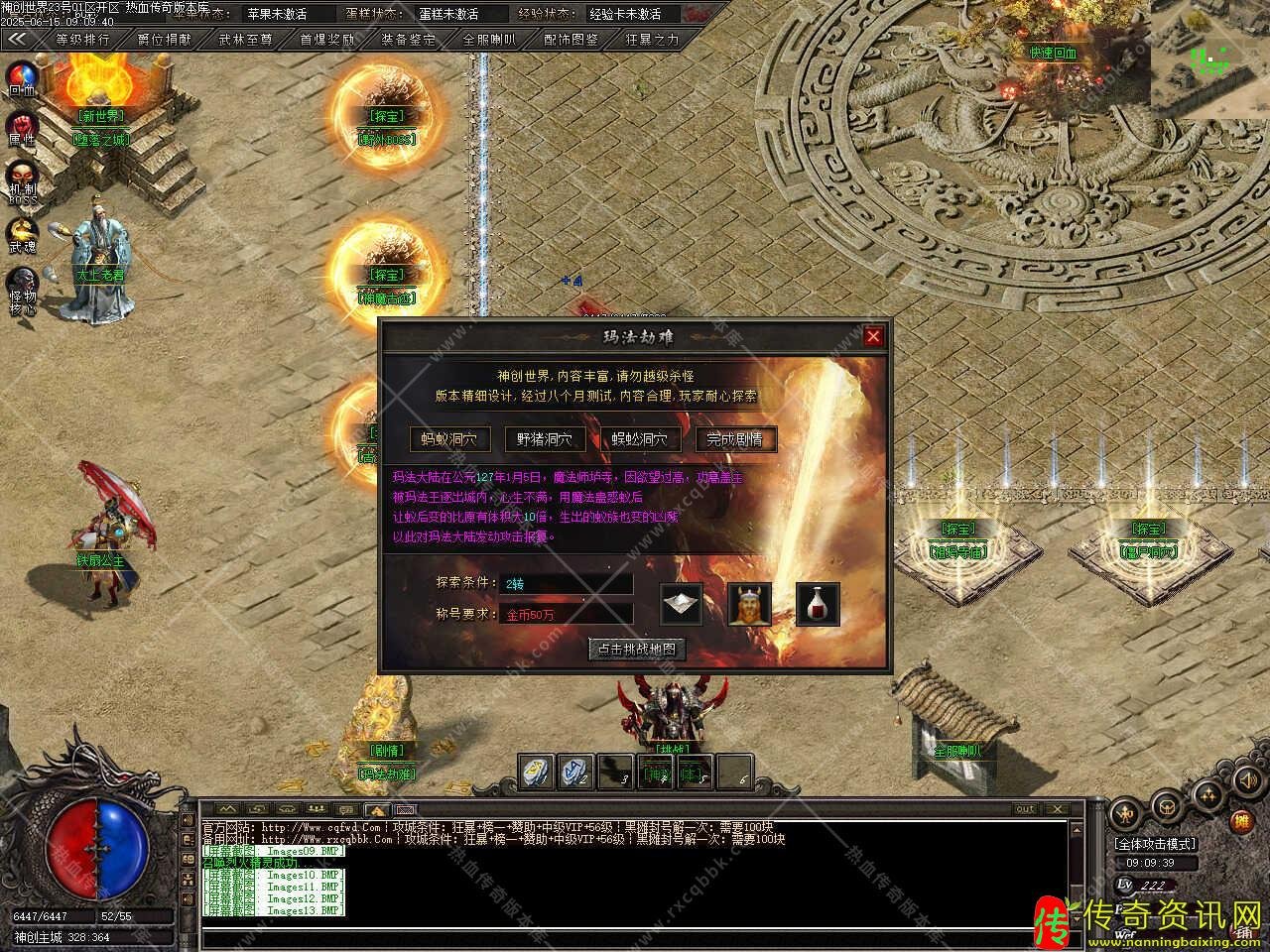Open the 配饰图鉴 menu

pos(571,40)
